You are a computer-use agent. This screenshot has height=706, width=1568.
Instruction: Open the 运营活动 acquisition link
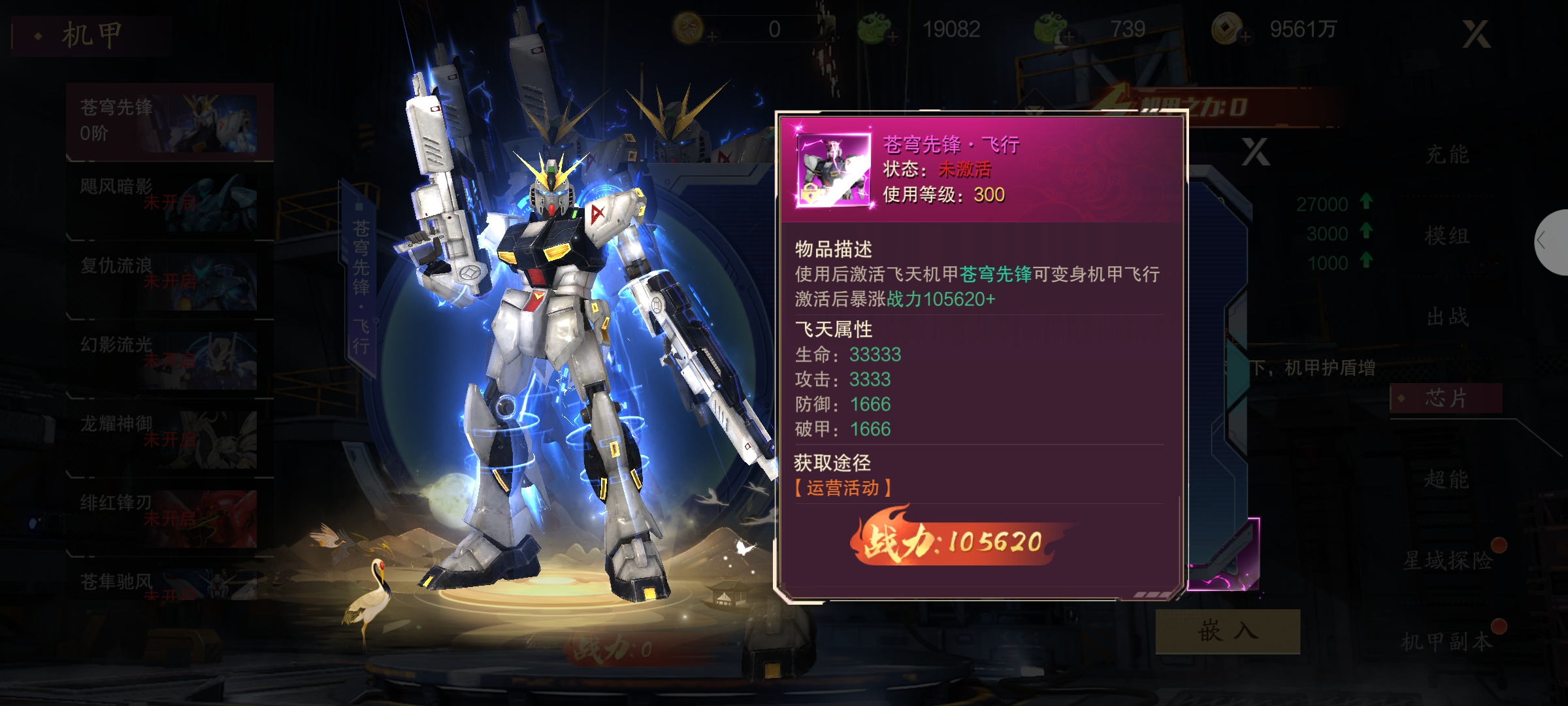(843, 488)
